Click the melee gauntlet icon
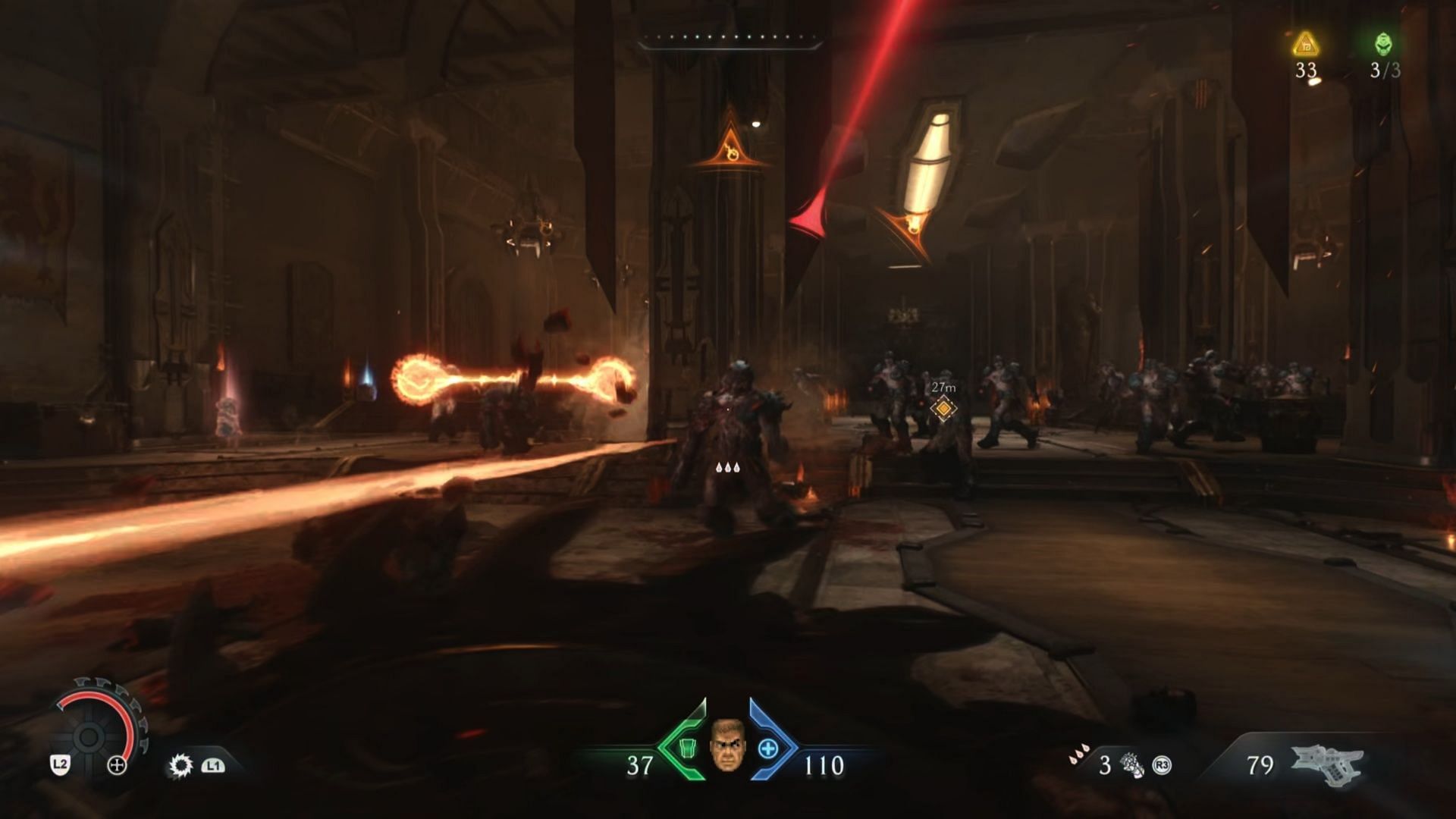This screenshot has width=1456, height=819. (1131, 765)
